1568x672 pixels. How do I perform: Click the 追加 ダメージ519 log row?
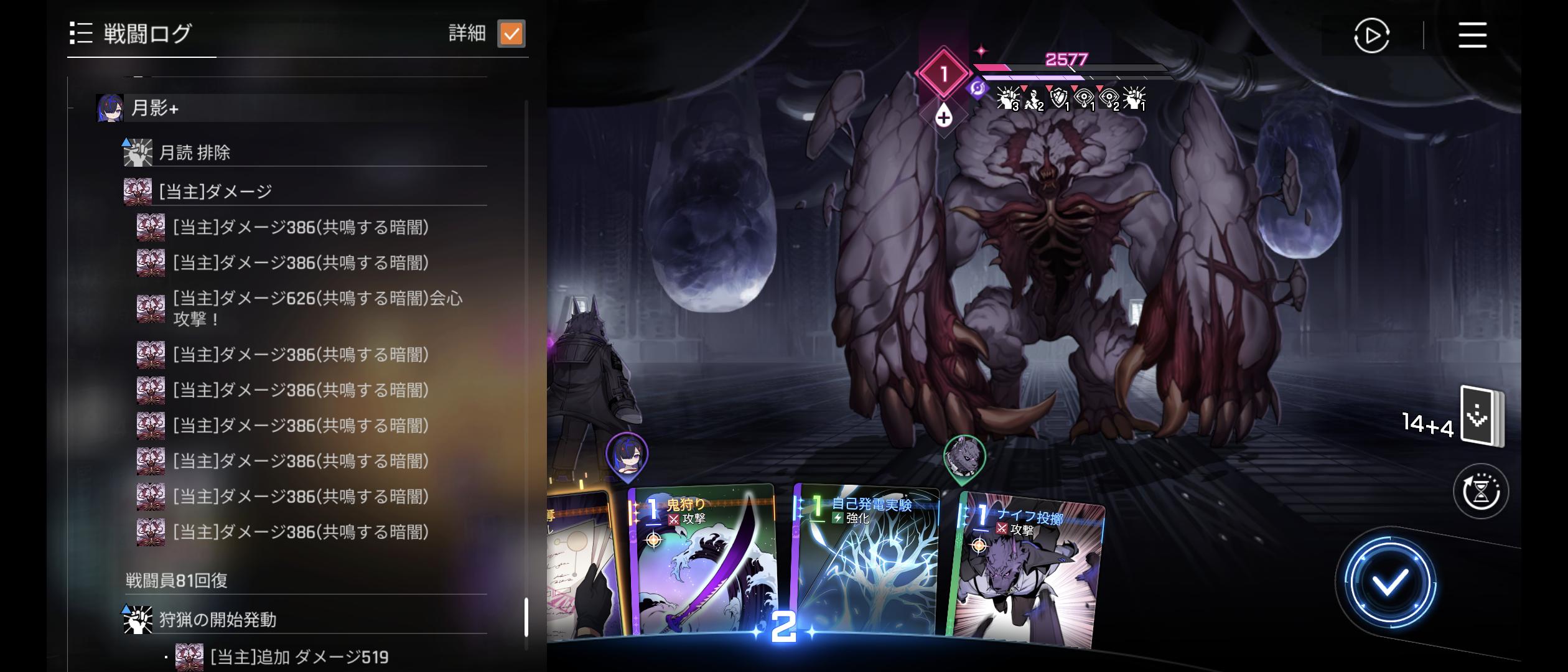(299, 657)
